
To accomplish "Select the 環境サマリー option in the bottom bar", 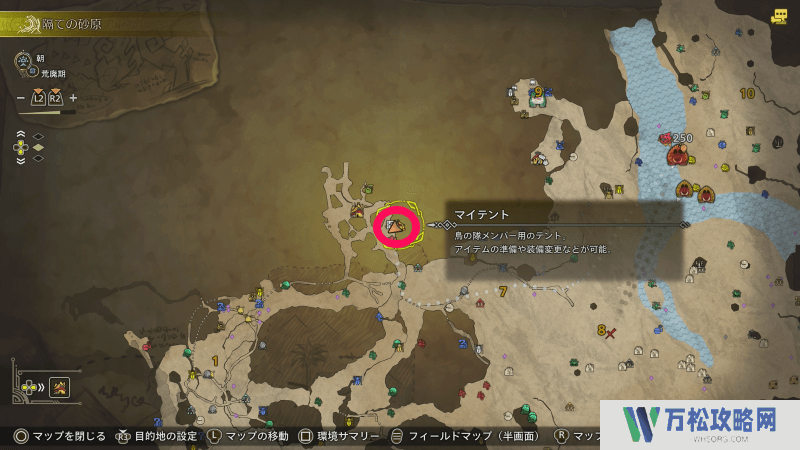I will coord(341,436).
